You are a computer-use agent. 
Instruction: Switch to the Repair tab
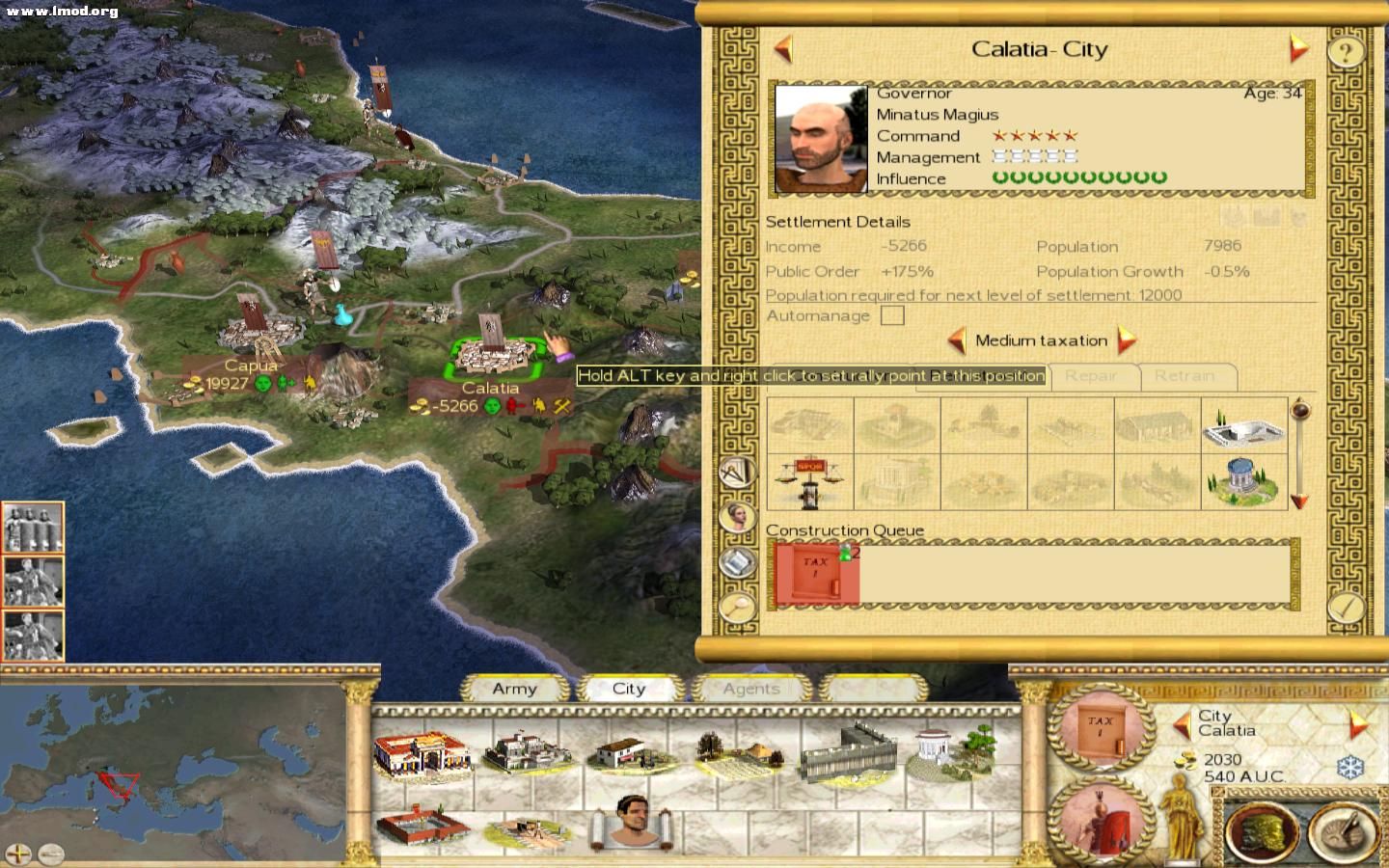click(x=1091, y=376)
